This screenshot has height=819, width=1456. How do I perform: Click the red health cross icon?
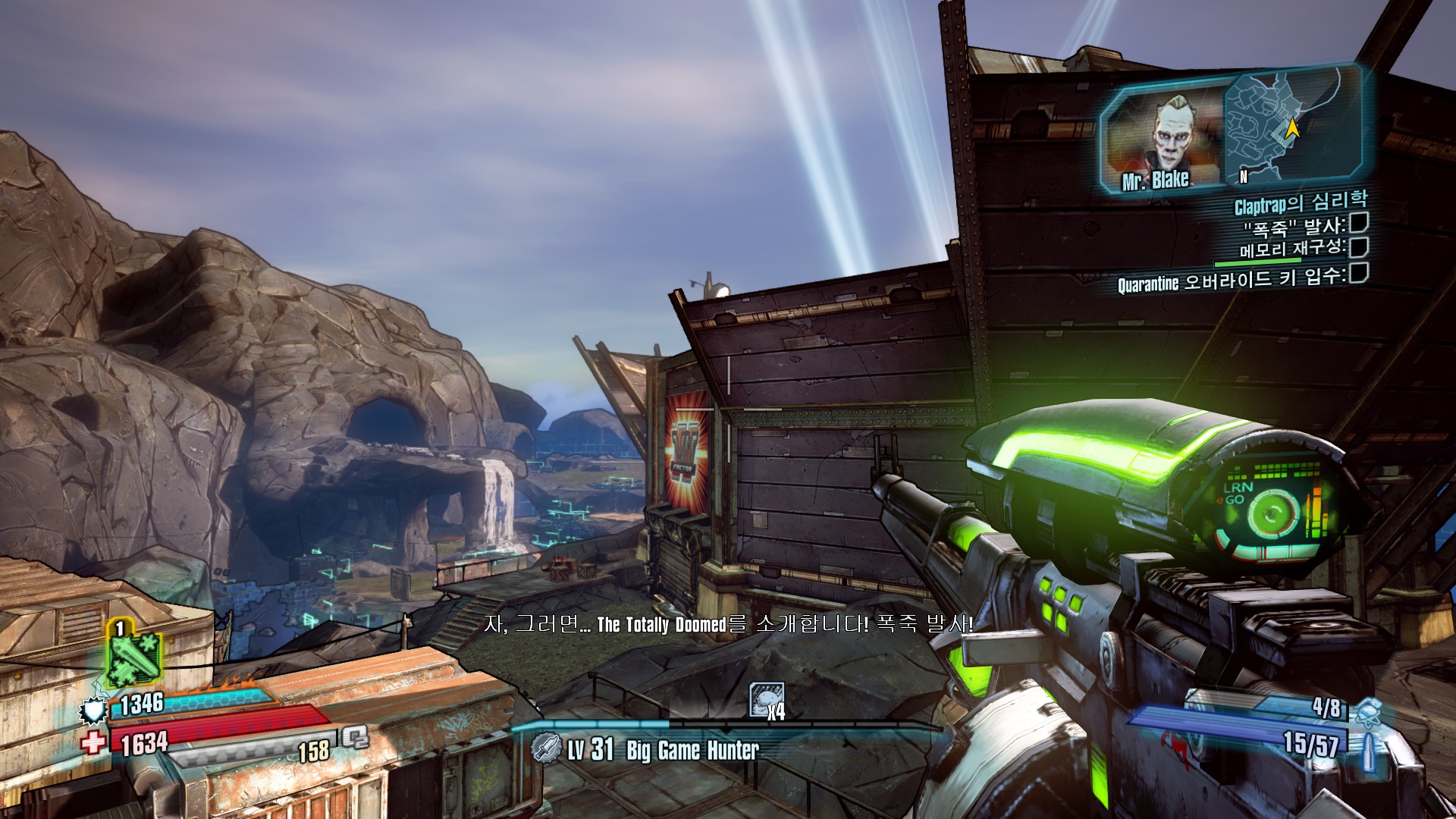tap(94, 742)
